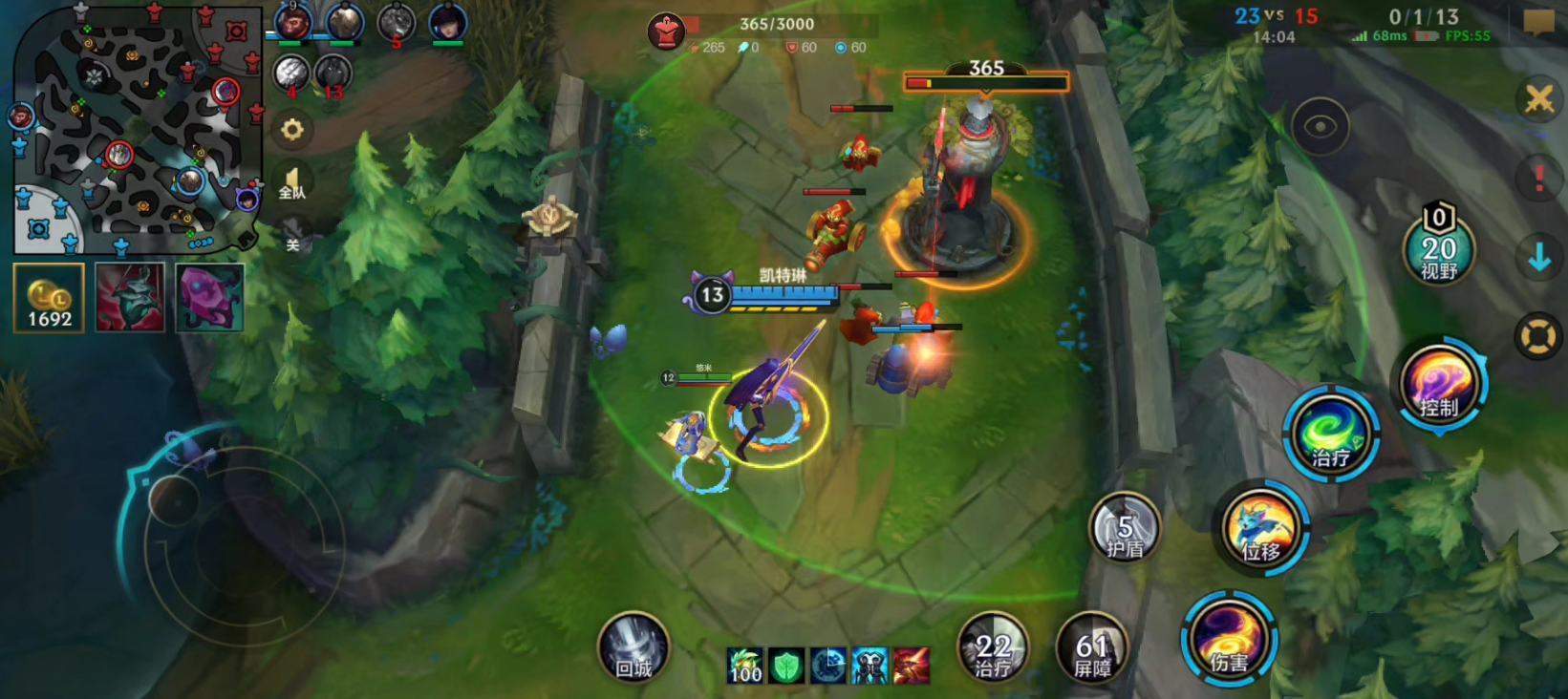Open settings with the gear icon
Image resolution: width=1568 pixels, height=699 pixels.
pos(292,130)
